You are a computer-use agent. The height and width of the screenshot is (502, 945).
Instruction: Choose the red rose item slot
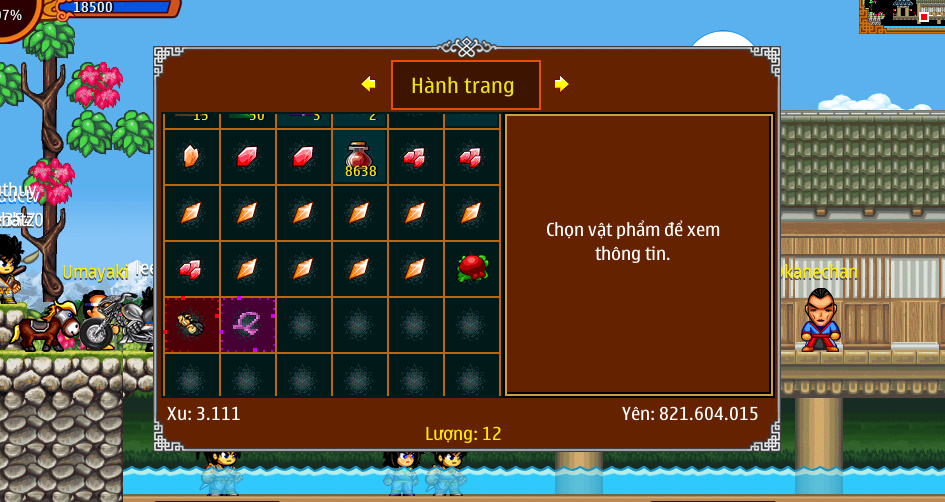point(472,268)
